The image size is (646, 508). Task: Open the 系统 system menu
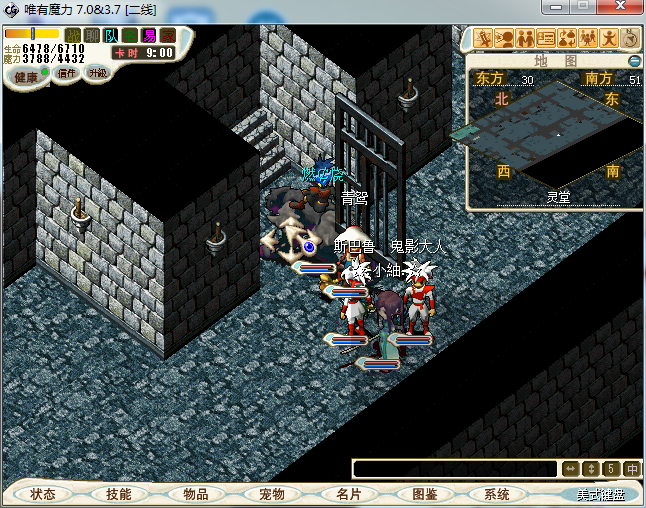[497, 494]
